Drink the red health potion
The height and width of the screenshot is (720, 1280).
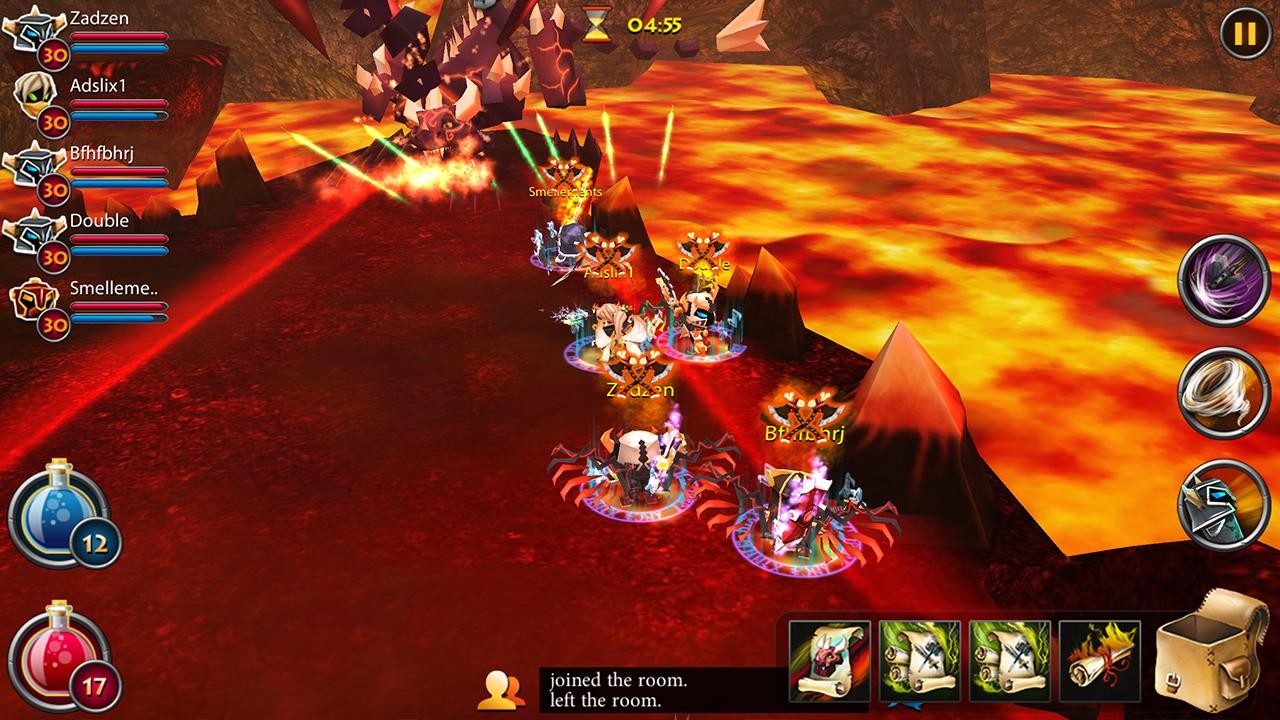pyautogui.click(x=60, y=657)
